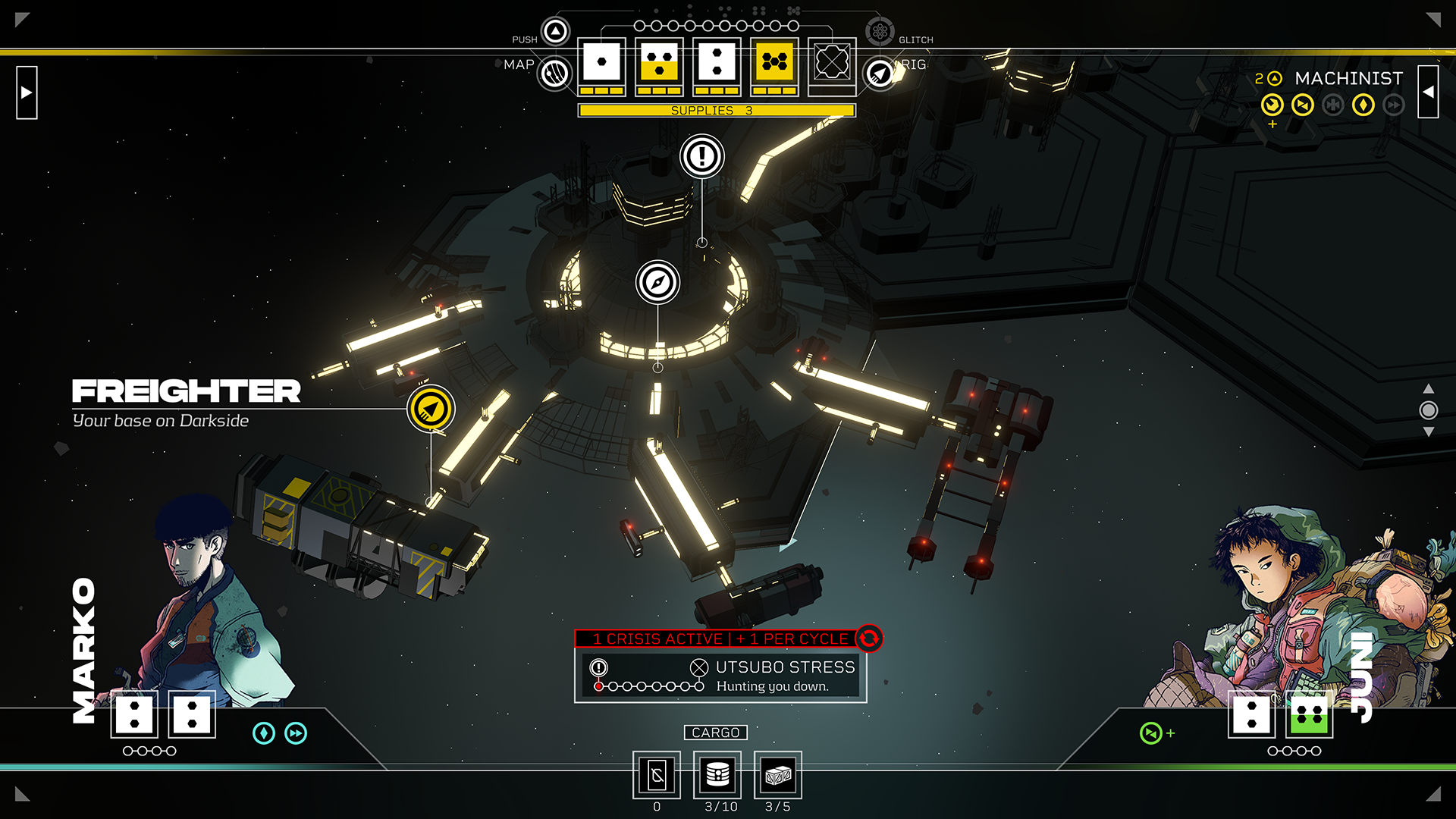Viewport: 1456px width, 819px height.
Task: Select the compass location marker
Action: [x=657, y=283]
